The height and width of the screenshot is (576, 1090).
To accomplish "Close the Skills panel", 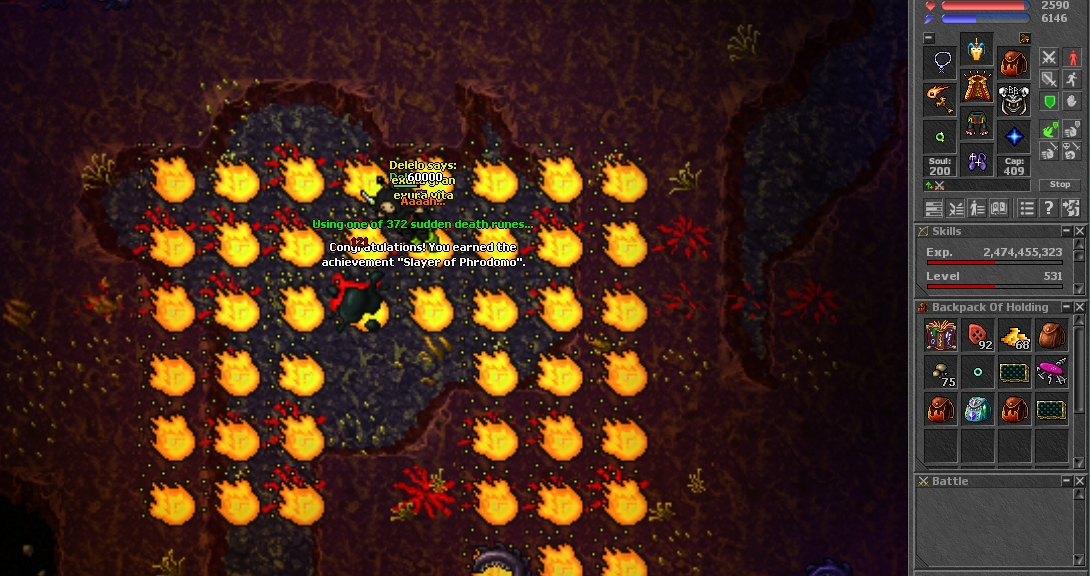I will [x=1079, y=231].
